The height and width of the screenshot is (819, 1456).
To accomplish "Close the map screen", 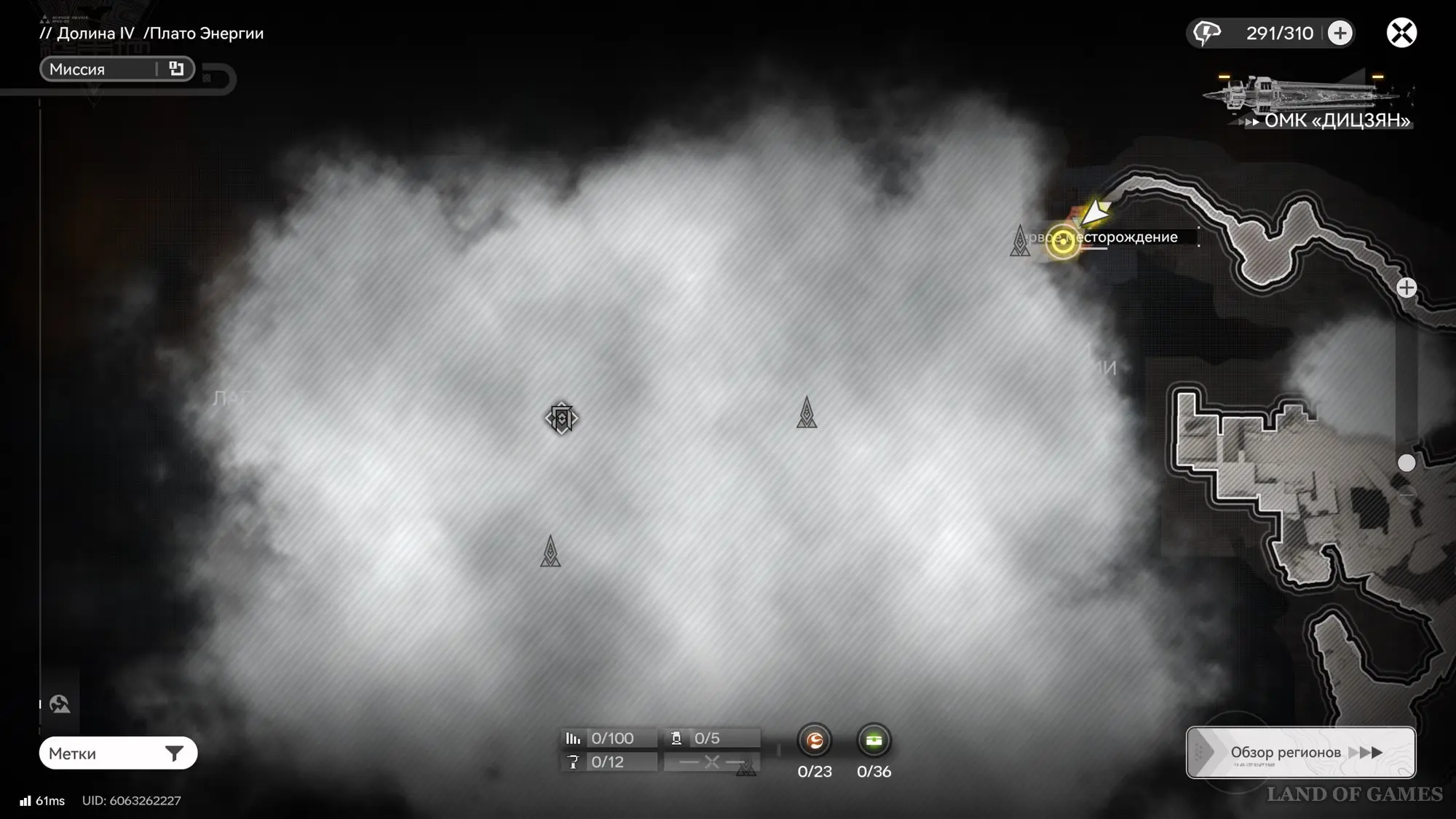I will (1401, 33).
